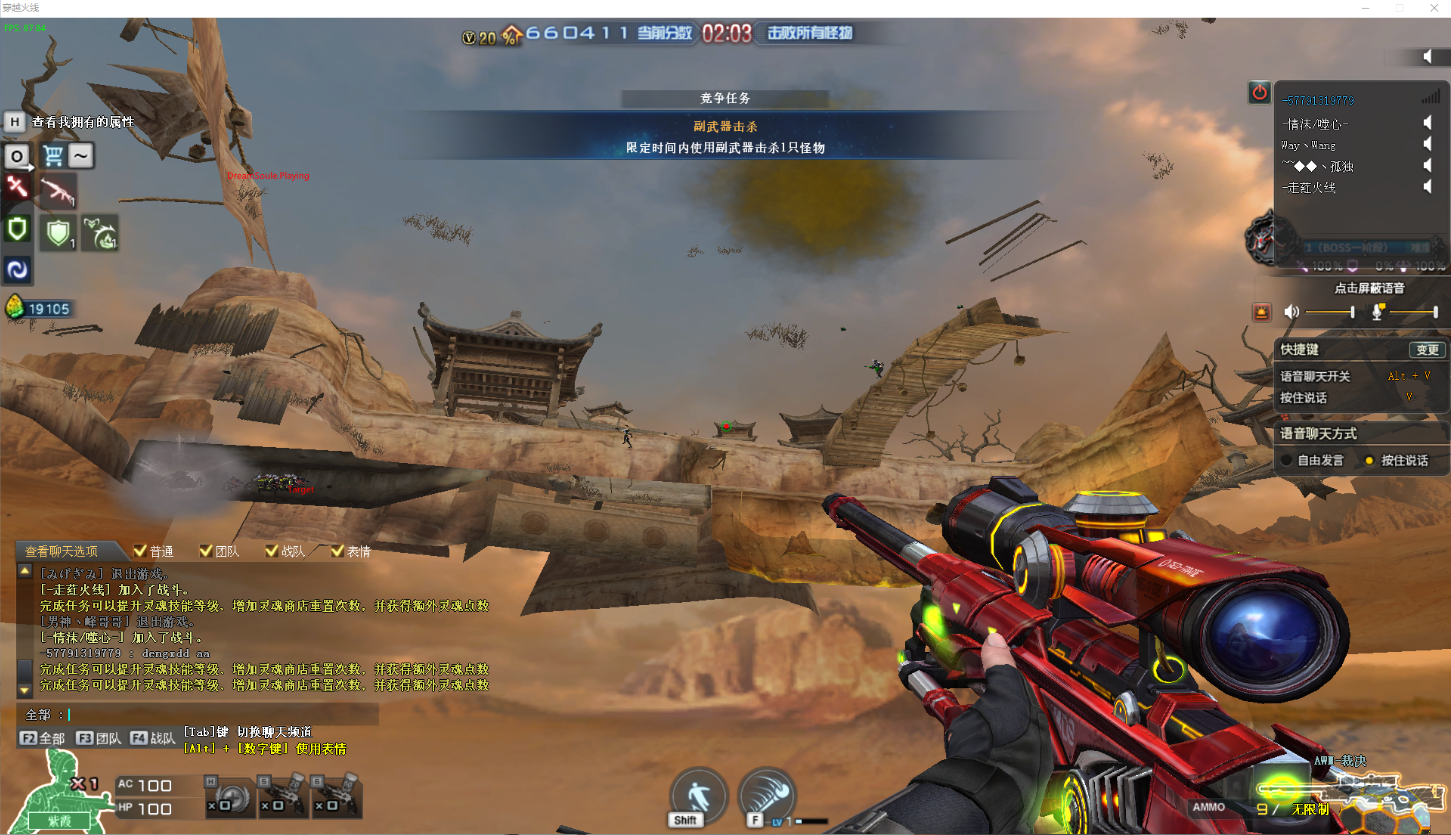
Task: Mute player Way丶Wang's voice
Action: [1428, 145]
